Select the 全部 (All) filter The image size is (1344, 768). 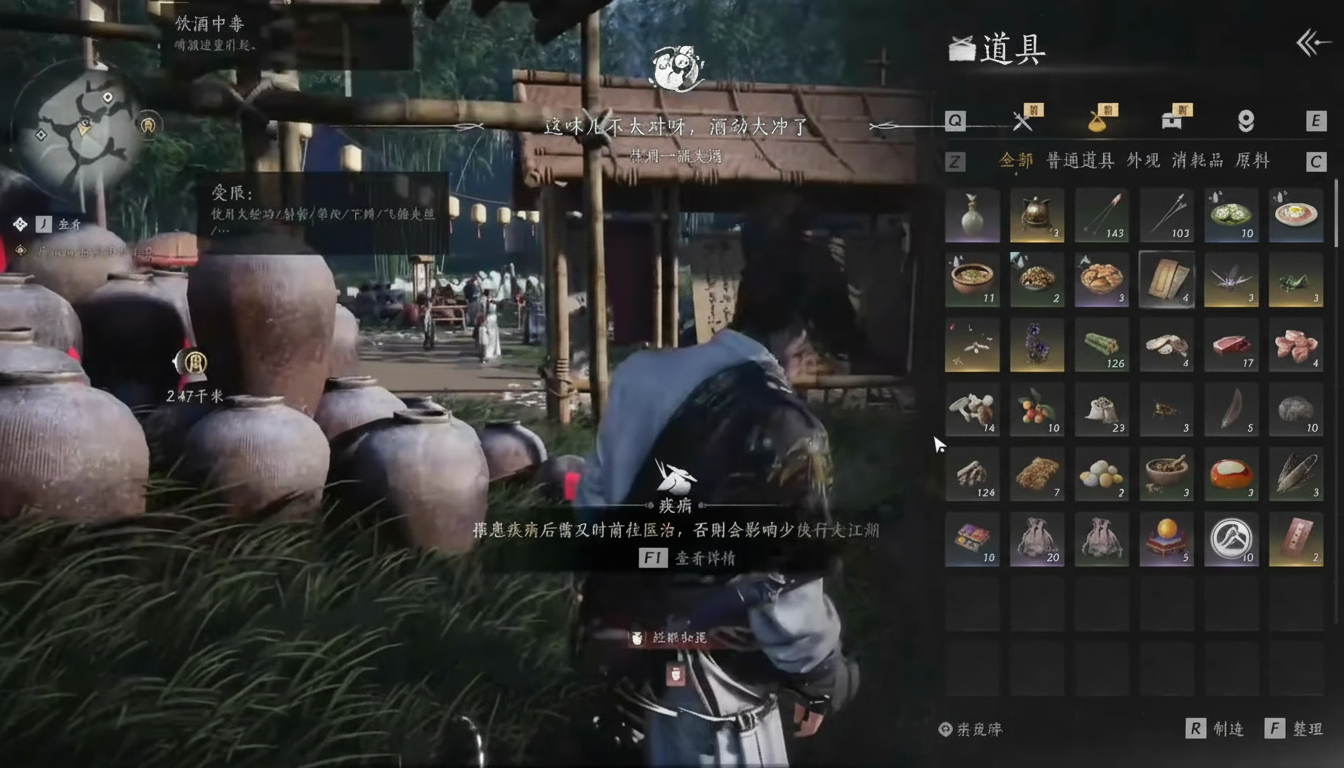[x=1017, y=160]
